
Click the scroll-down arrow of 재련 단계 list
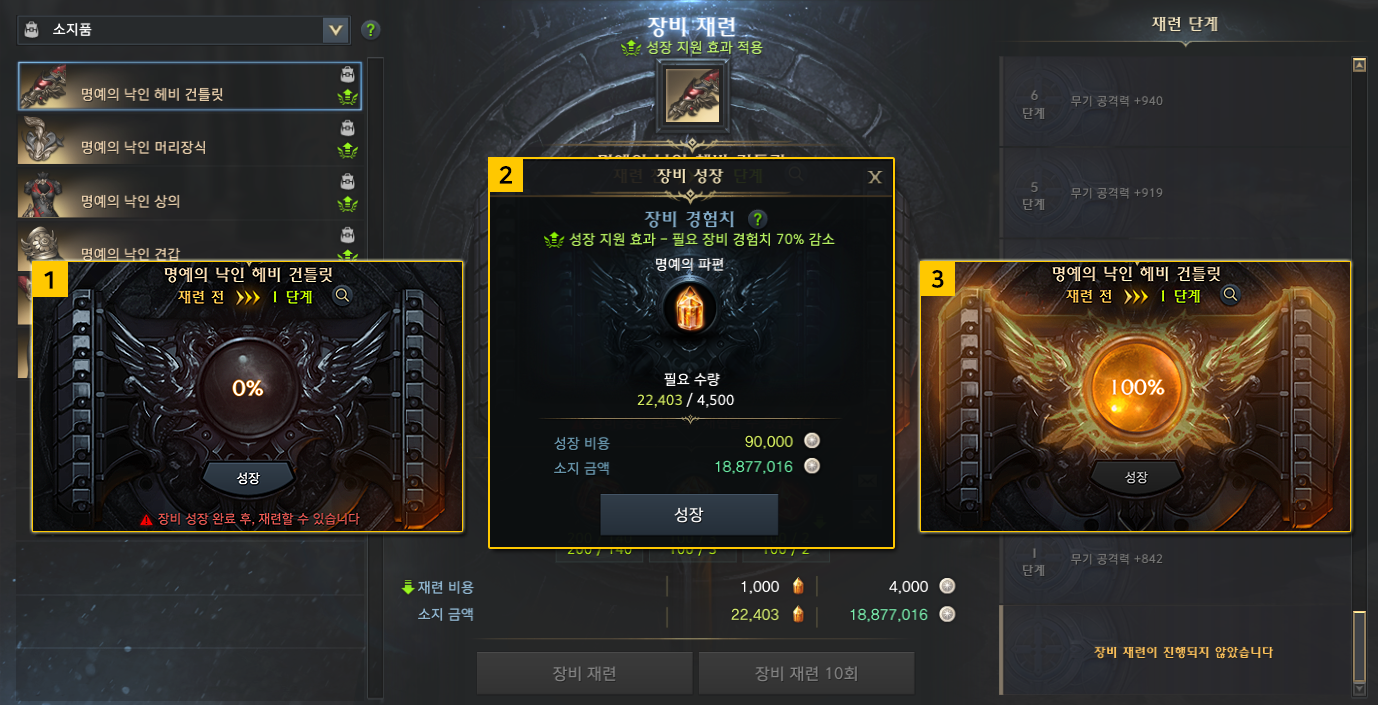(1359, 688)
